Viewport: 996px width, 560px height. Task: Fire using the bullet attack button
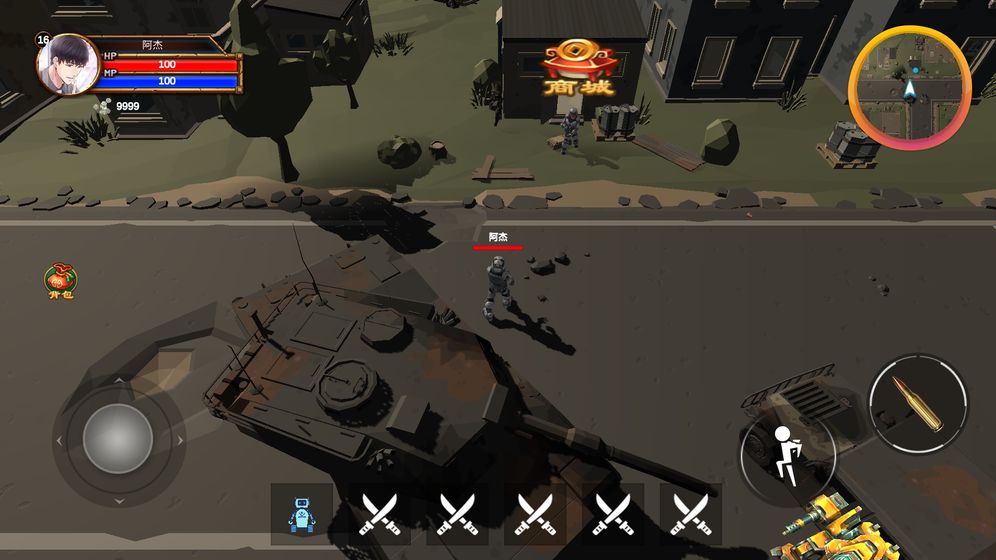[x=918, y=403]
